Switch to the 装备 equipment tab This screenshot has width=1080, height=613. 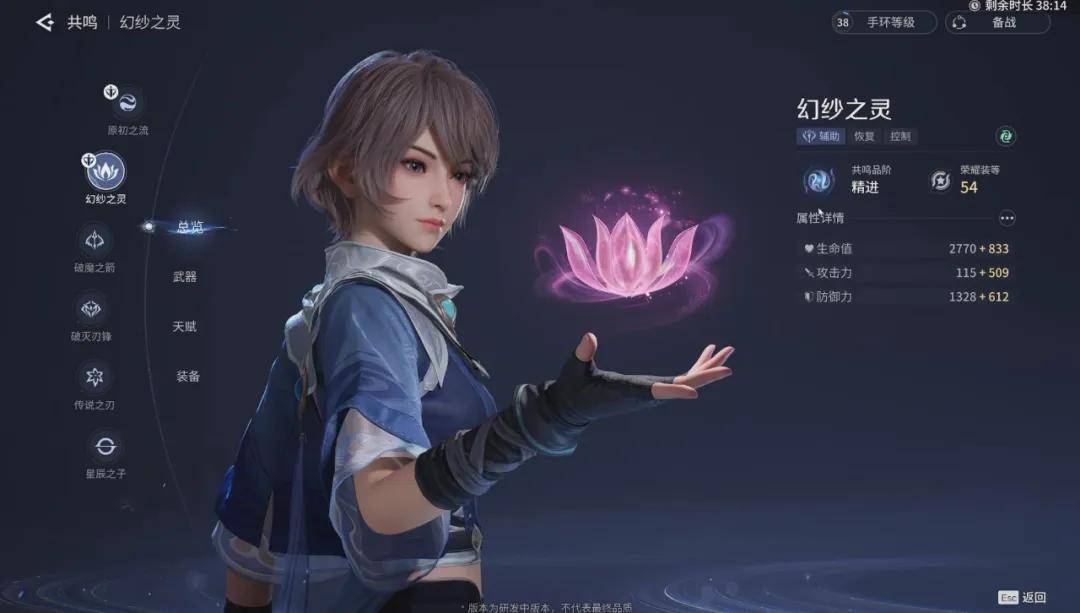pos(188,376)
